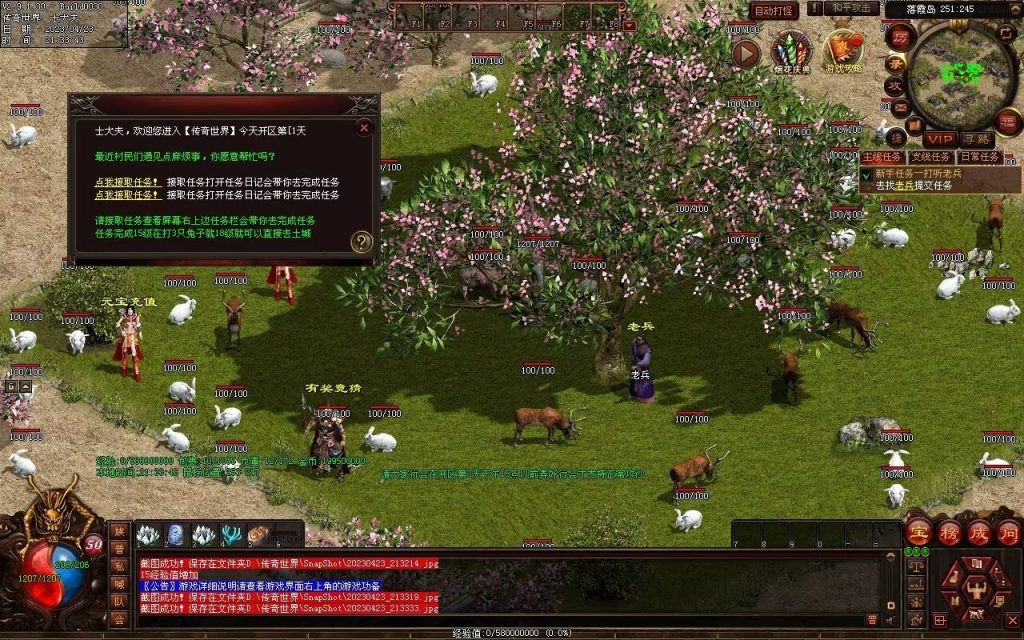Toggle the 自动打怪 auto-fight button
The height and width of the screenshot is (640, 1024).
click(x=775, y=10)
